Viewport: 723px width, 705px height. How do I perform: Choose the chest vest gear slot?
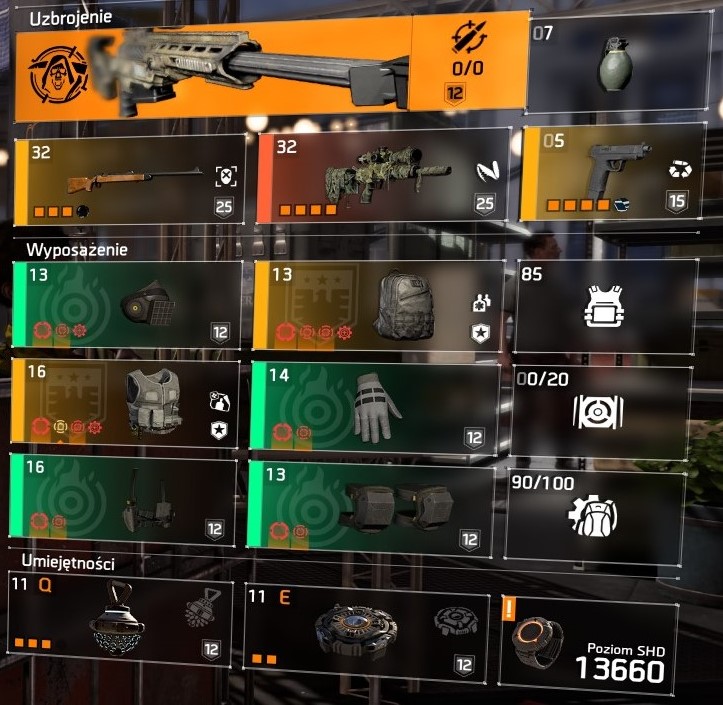(x=128, y=402)
